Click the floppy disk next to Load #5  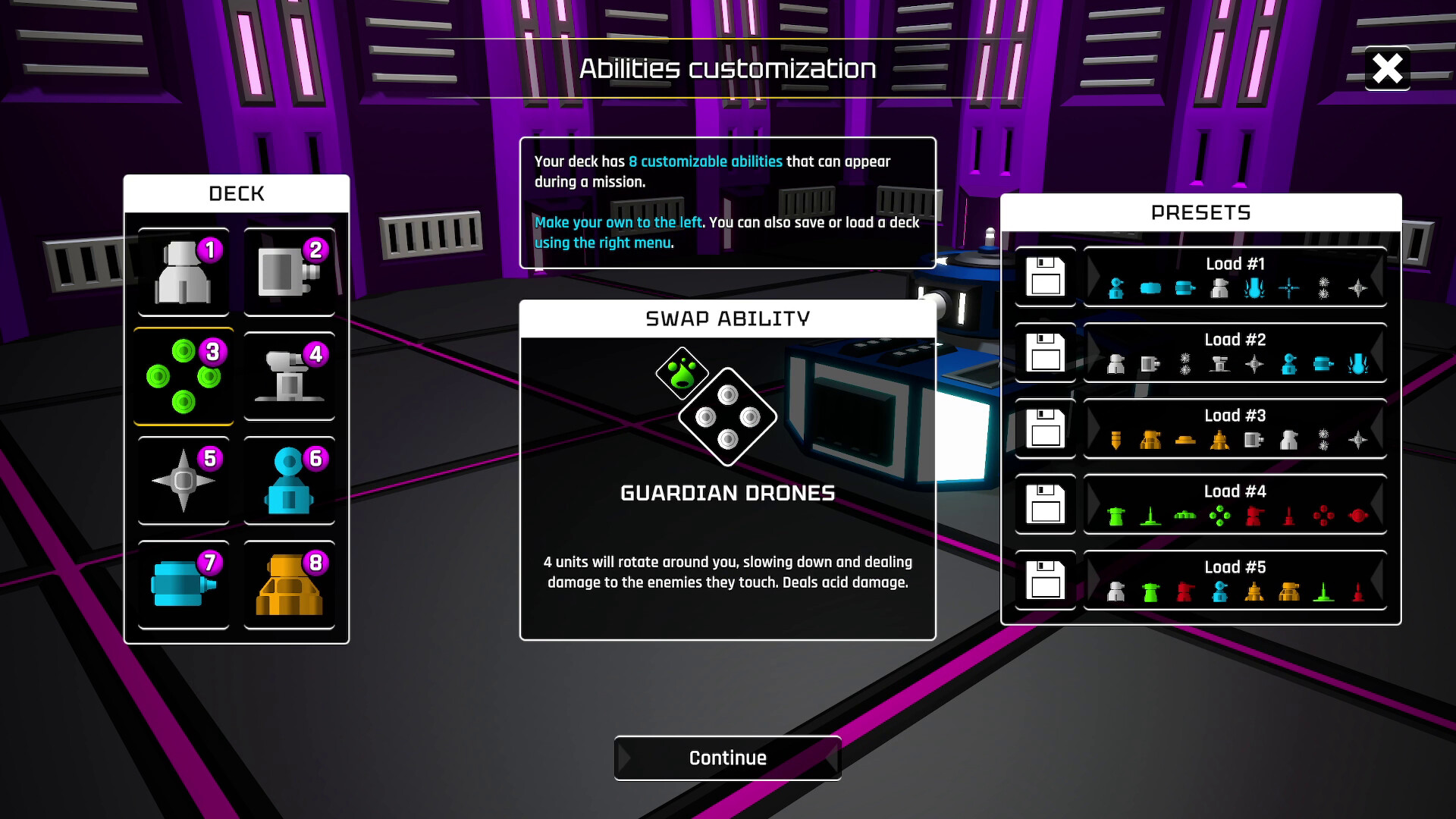[1045, 581]
